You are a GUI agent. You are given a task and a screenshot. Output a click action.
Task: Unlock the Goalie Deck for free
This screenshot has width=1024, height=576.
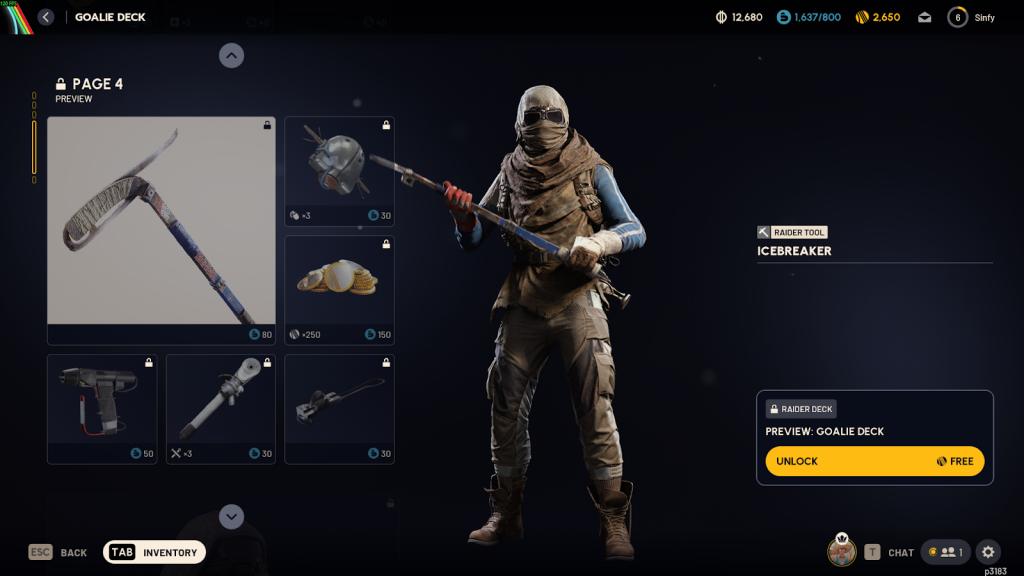tap(874, 461)
